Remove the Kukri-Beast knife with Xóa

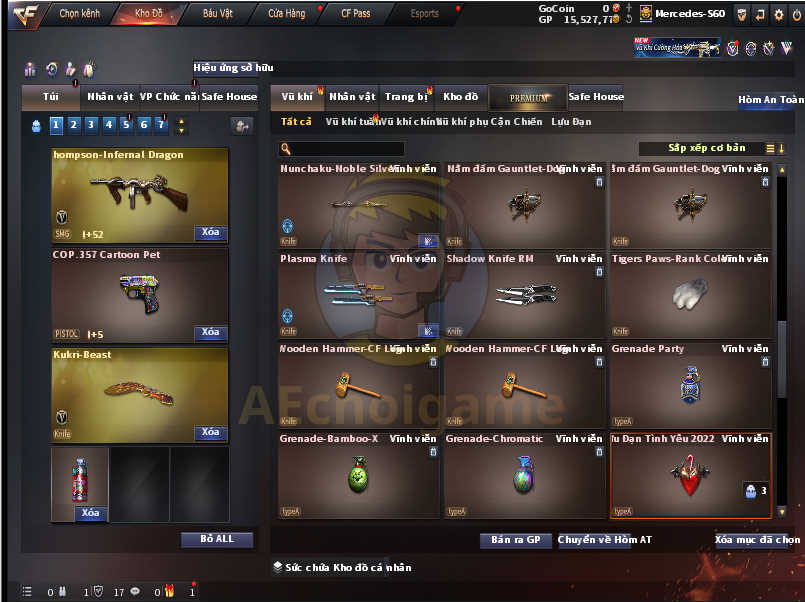[210, 432]
